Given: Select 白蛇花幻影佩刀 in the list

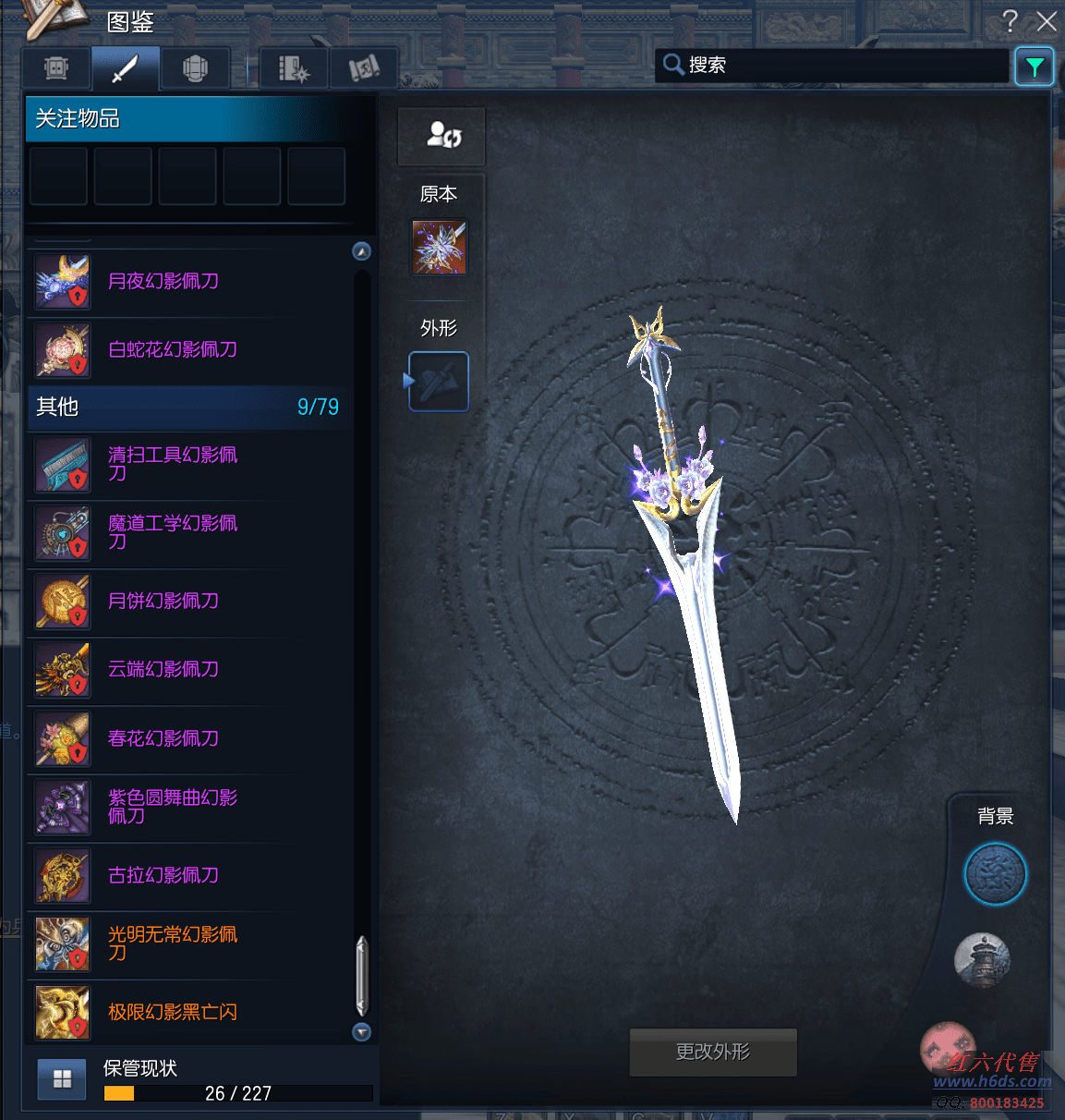Looking at the screenshot, I should pos(172,350).
